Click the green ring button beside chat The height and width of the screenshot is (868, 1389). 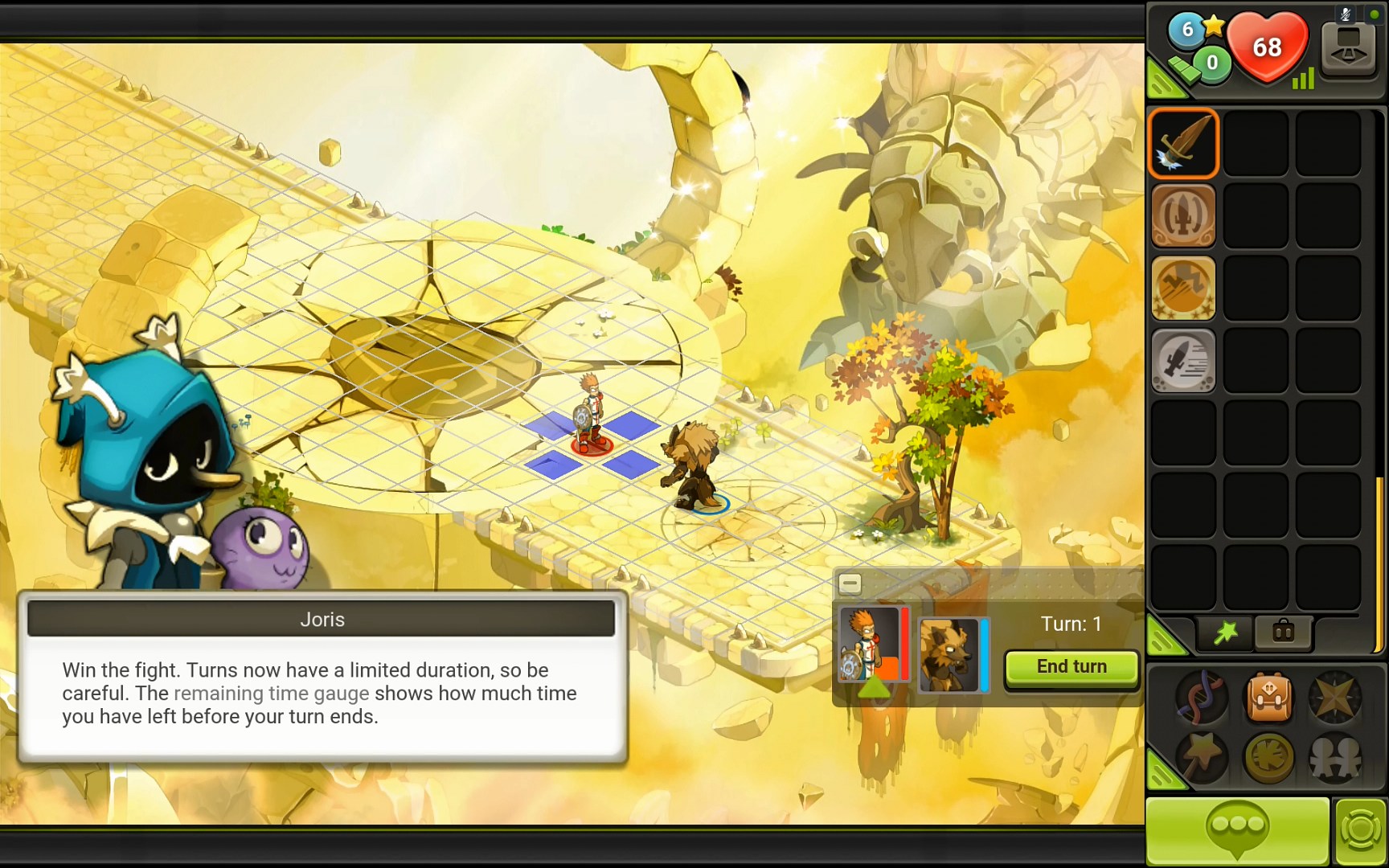[1360, 831]
